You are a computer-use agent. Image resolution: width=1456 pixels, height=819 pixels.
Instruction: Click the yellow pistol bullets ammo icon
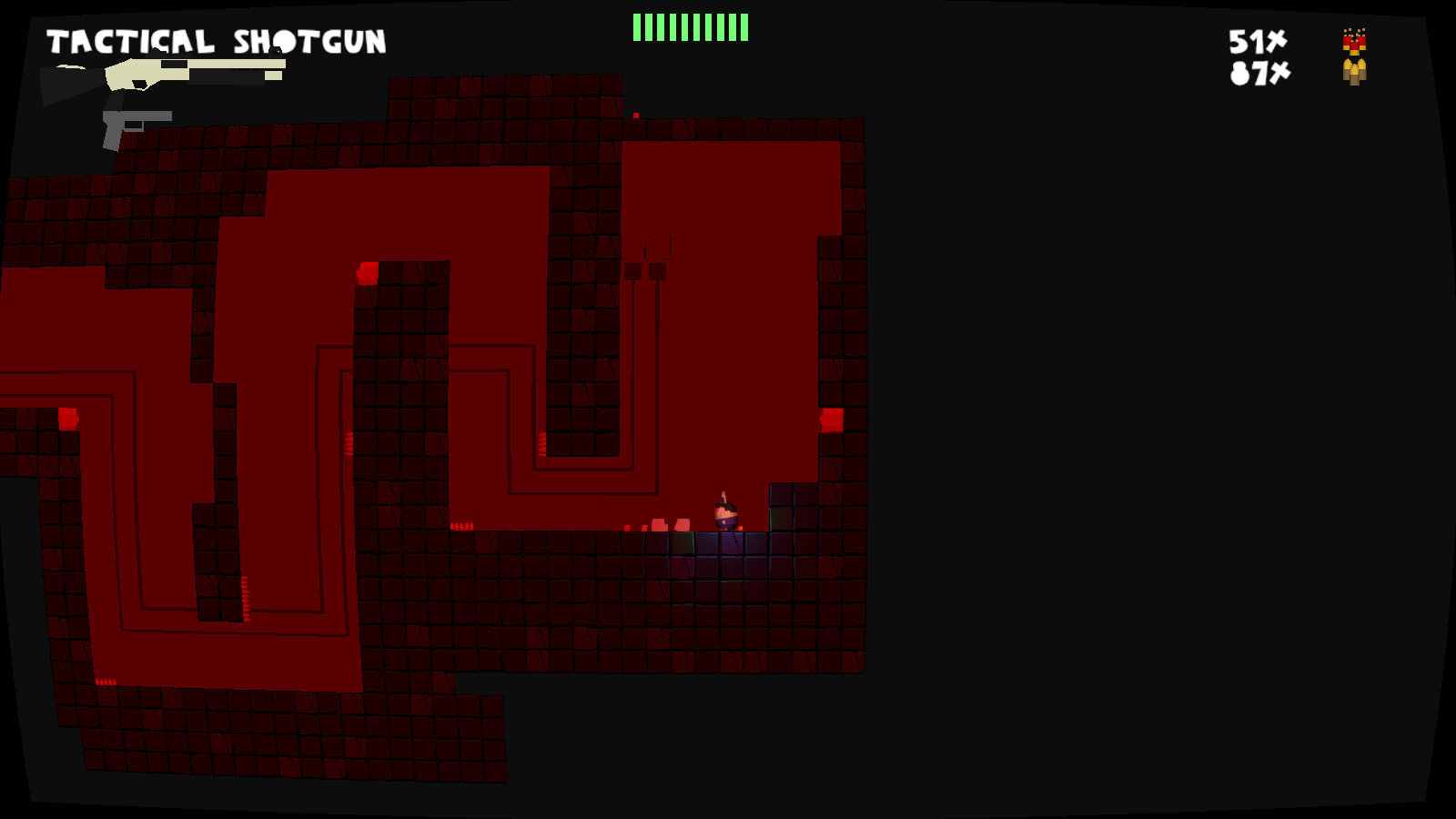[x=1352, y=71]
